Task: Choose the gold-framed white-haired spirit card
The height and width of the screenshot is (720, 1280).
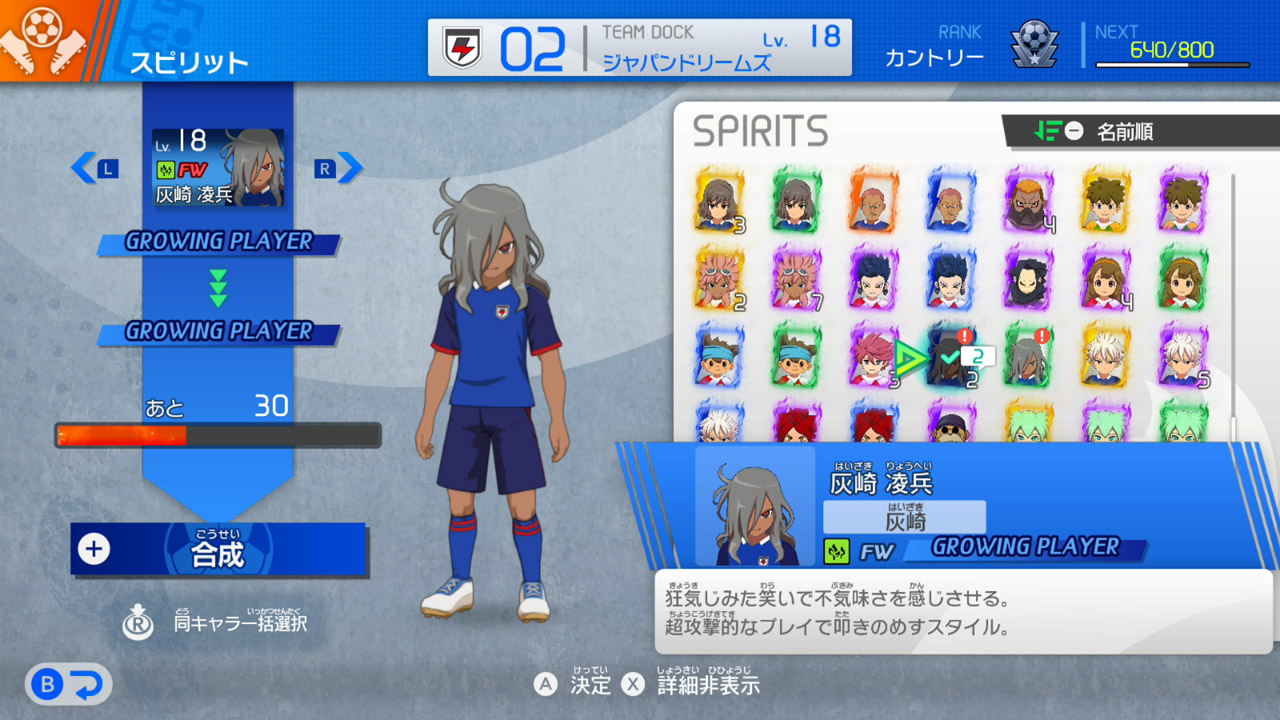Action: click(x=1105, y=357)
